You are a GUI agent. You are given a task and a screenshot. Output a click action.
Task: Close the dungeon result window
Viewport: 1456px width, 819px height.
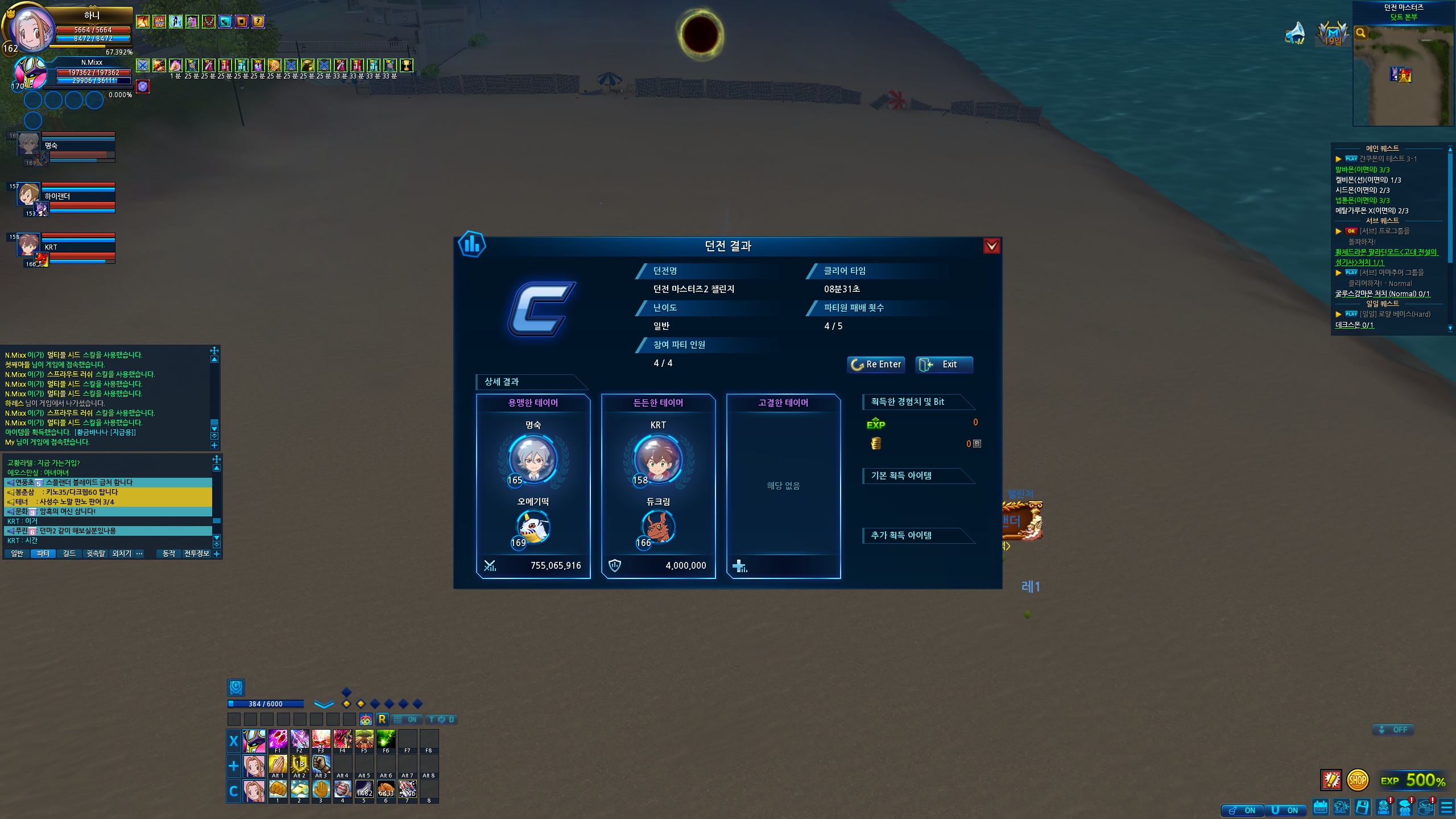click(x=991, y=246)
